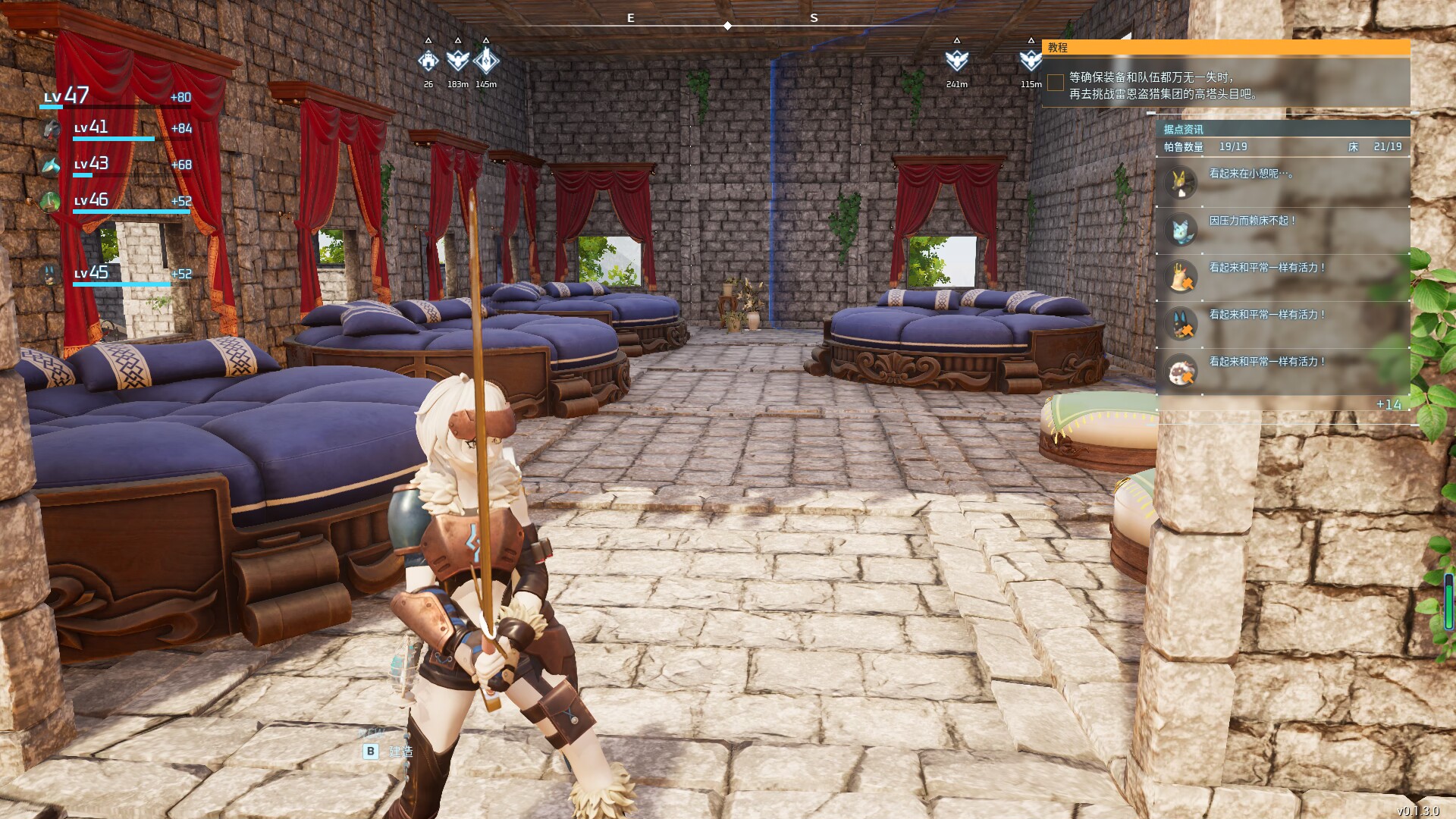The width and height of the screenshot is (1456, 819).
Task: Click the compass marker labeled 115m
Action: pyautogui.click(x=1030, y=61)
